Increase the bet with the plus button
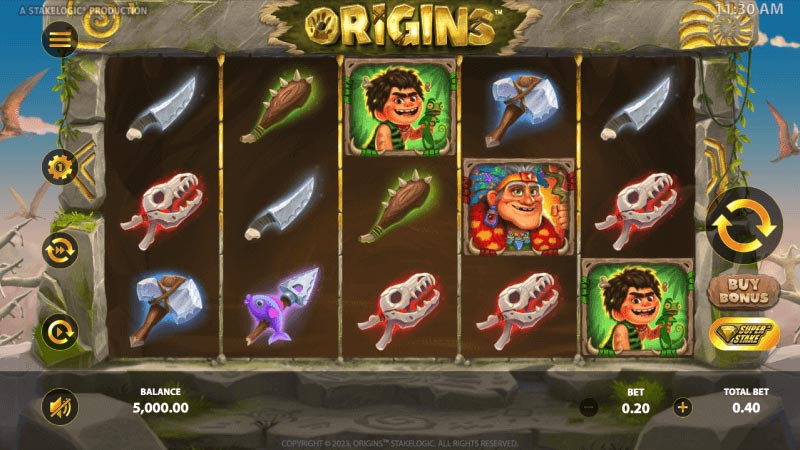This screenshot has width=800, height=450. [x=683, y=407]
